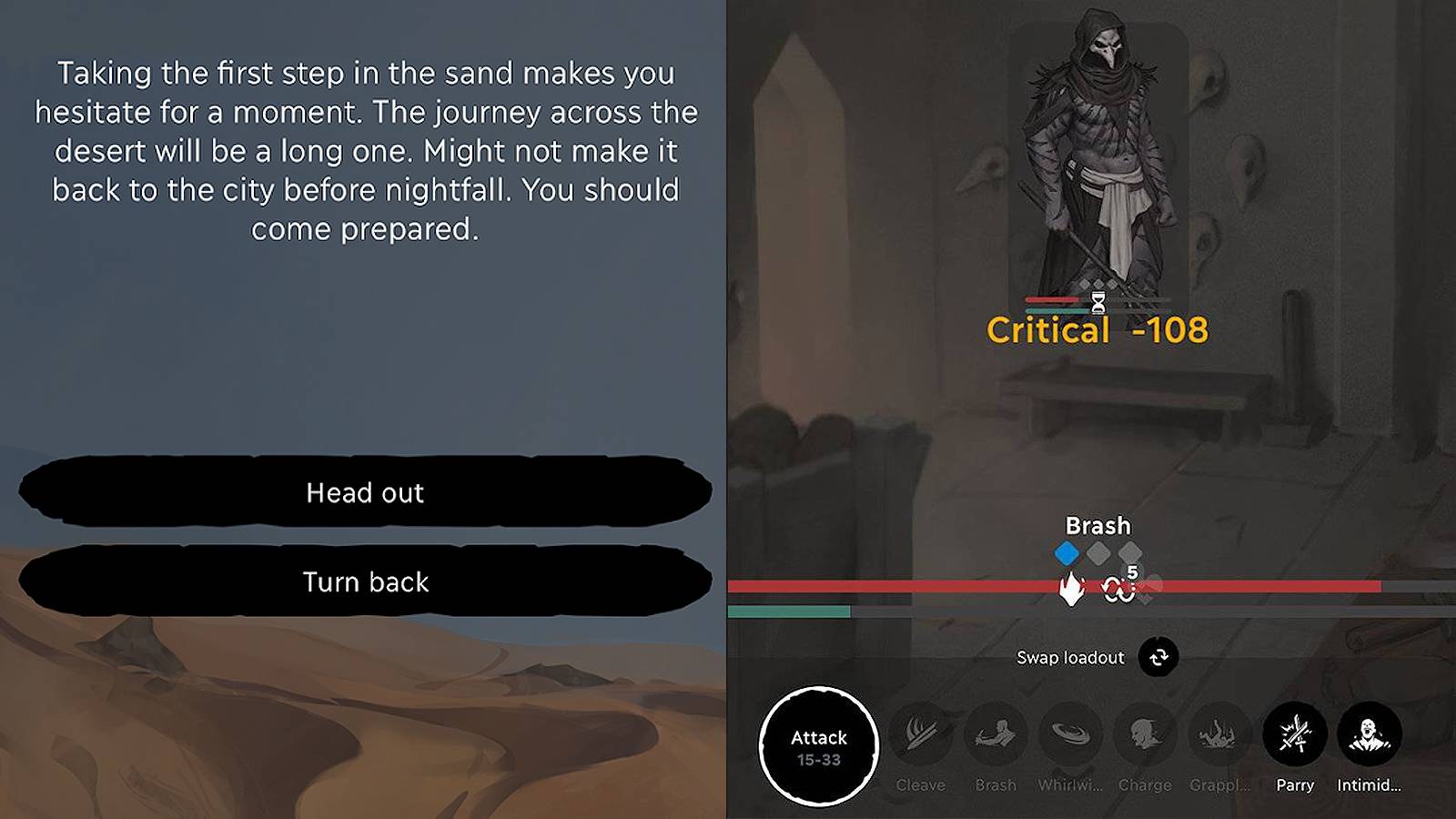Click the Brash label above the timeline
This screenshot has width=1456, height=819.
[x=1097, y=526]
